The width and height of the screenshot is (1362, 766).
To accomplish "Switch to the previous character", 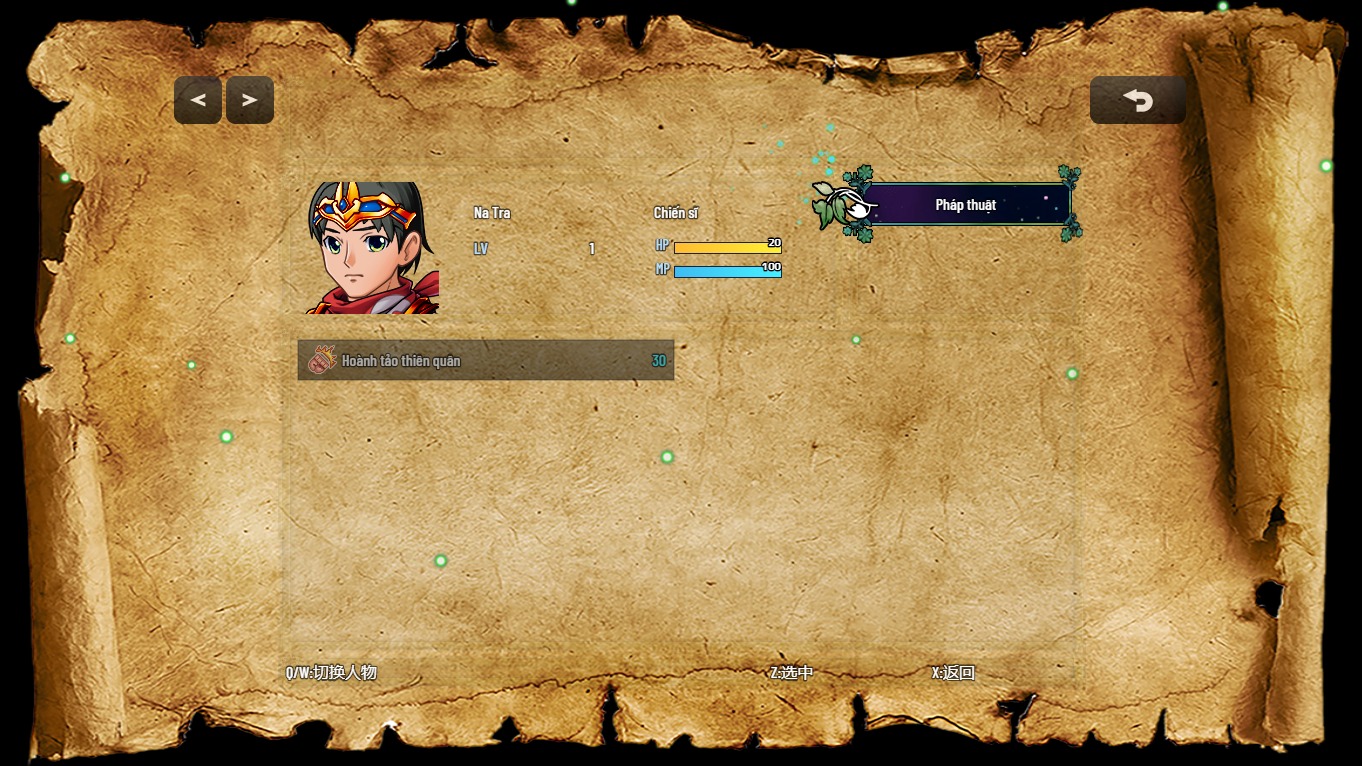I will click(198, 100).
